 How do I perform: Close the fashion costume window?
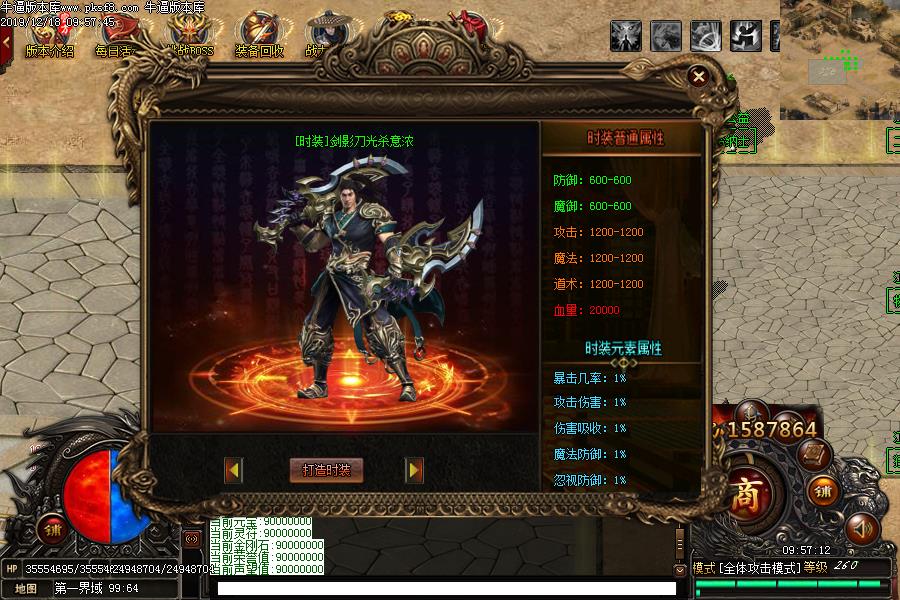[x=699, y=76]
